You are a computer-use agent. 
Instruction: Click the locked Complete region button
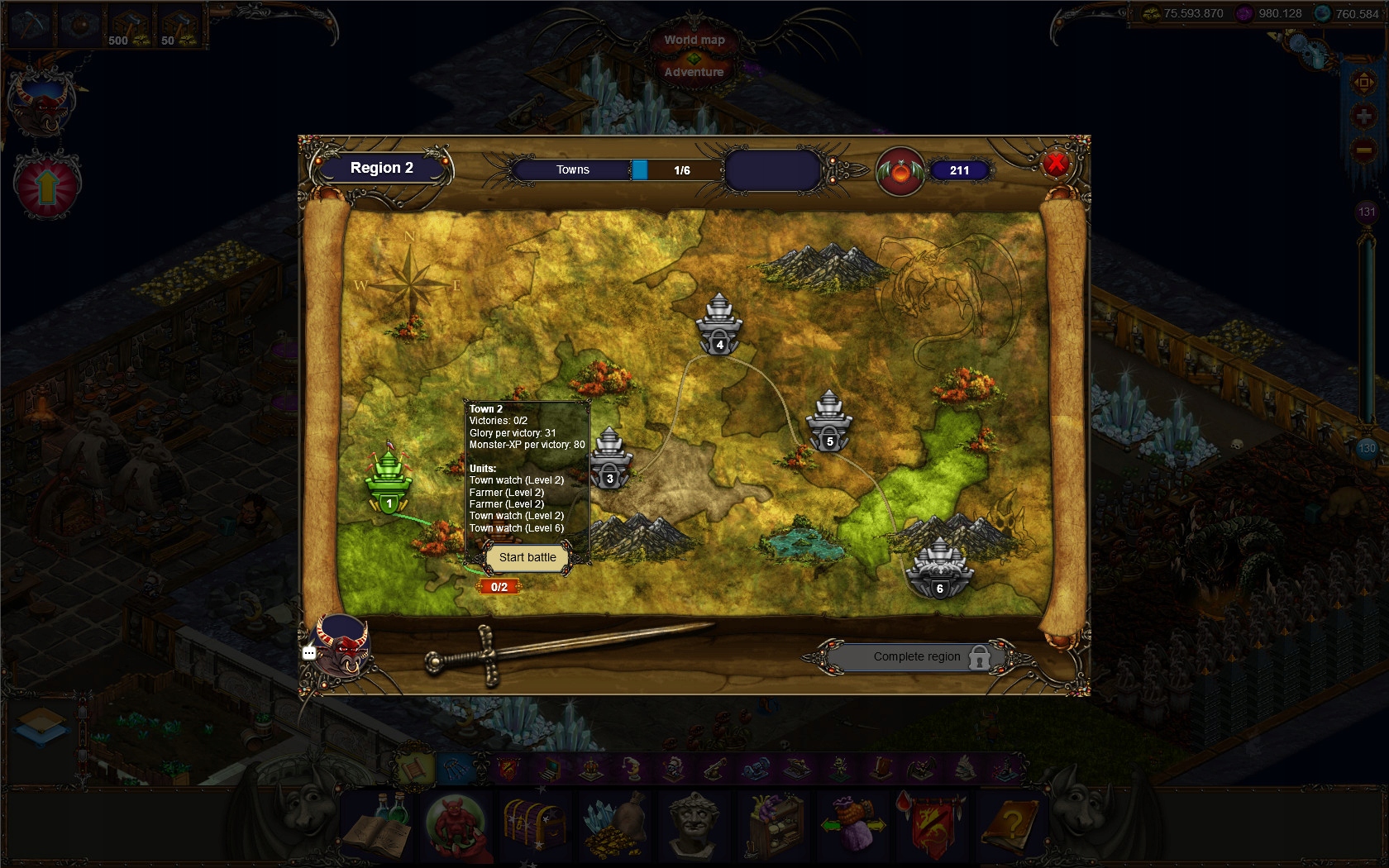916,656
